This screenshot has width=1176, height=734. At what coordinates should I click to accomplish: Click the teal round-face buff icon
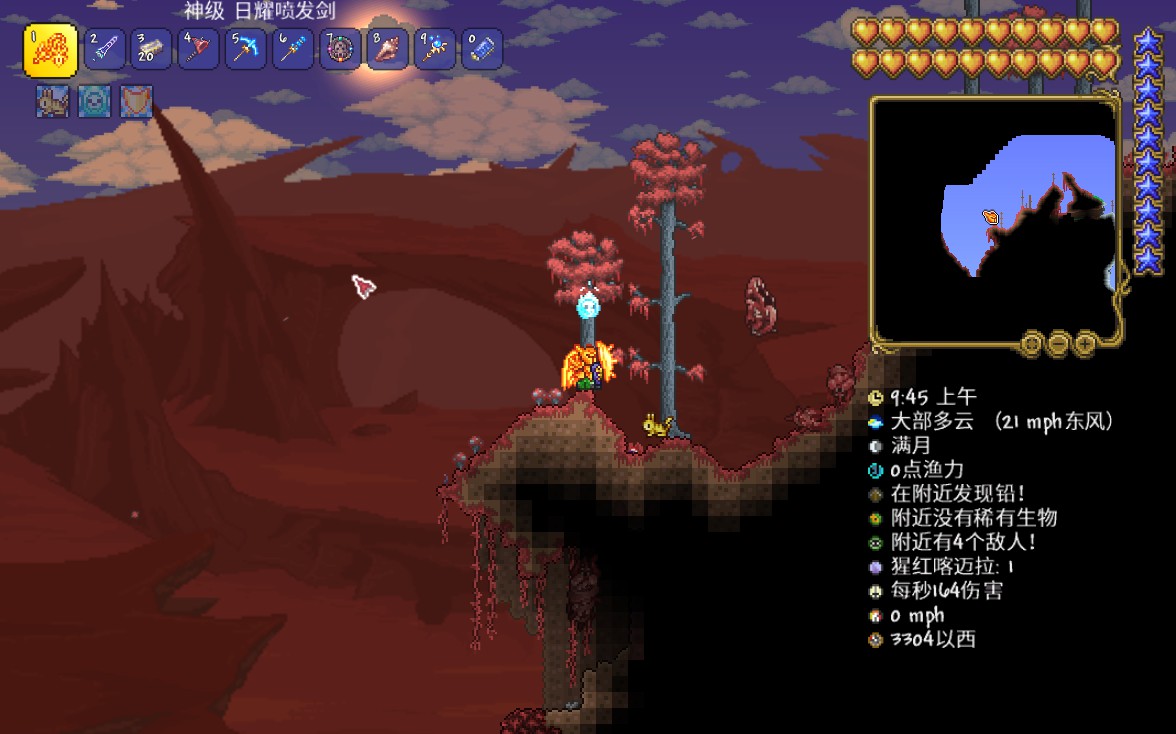click(x=94, y=102)
